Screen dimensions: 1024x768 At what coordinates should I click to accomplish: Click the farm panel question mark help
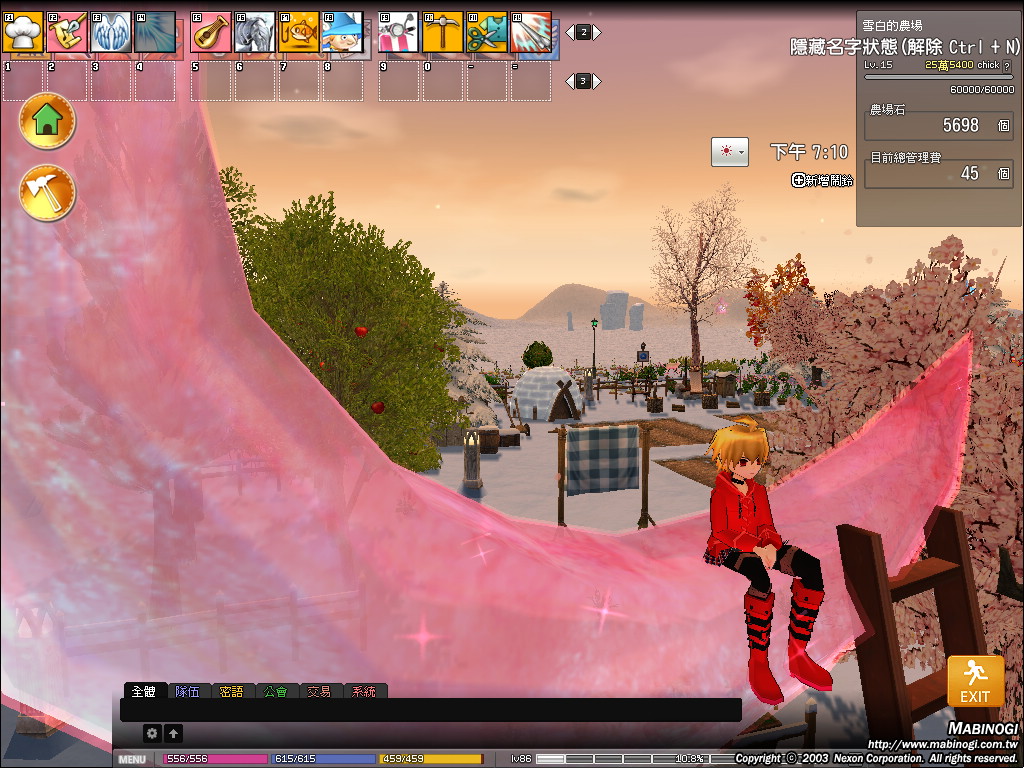coord(1006,65)
